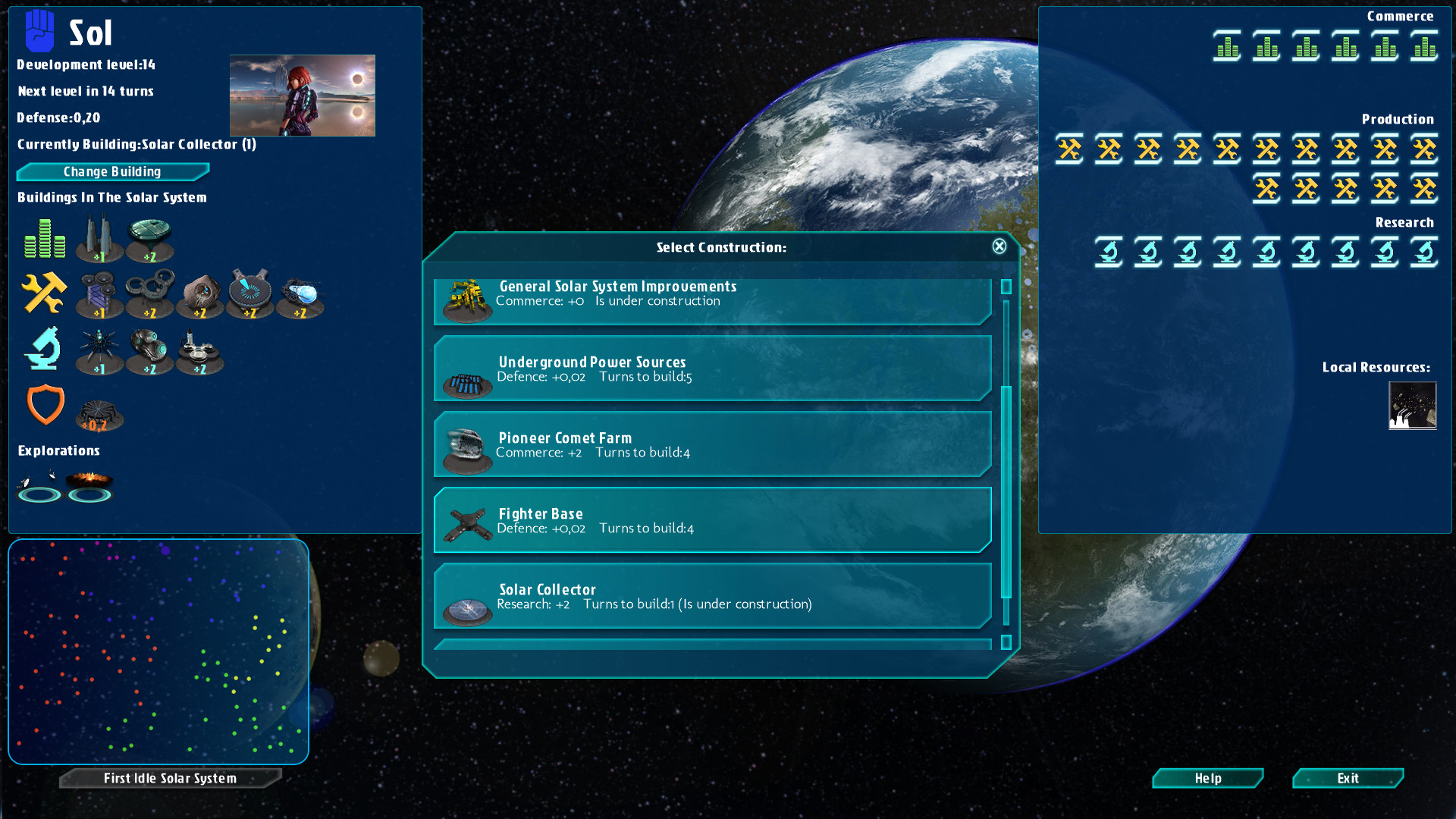This screenshot has height=819, width=1456.
Task: Click the asteroid mine +2 production building icon
Action: point(200,294)
